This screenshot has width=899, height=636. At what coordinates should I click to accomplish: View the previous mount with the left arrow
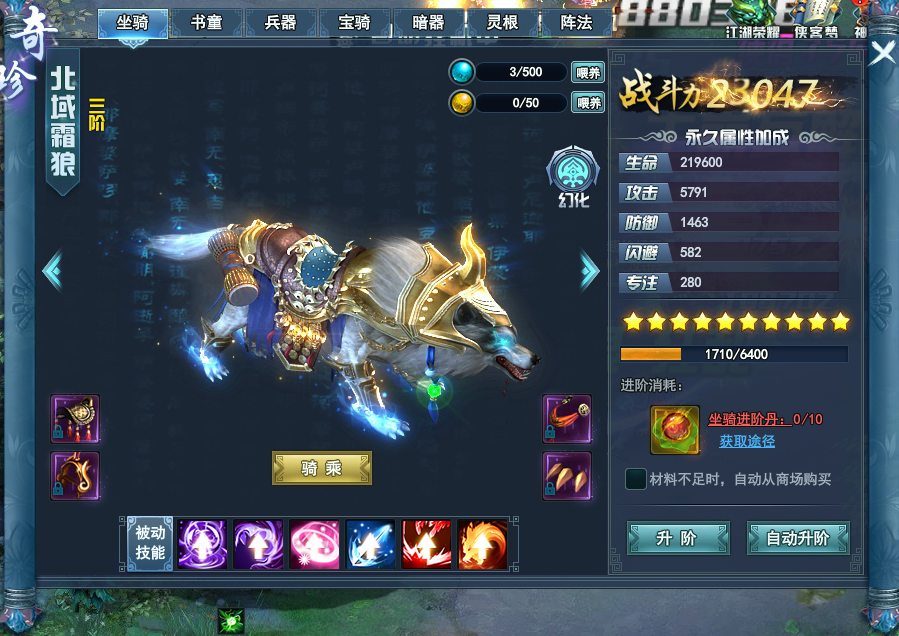53,269
